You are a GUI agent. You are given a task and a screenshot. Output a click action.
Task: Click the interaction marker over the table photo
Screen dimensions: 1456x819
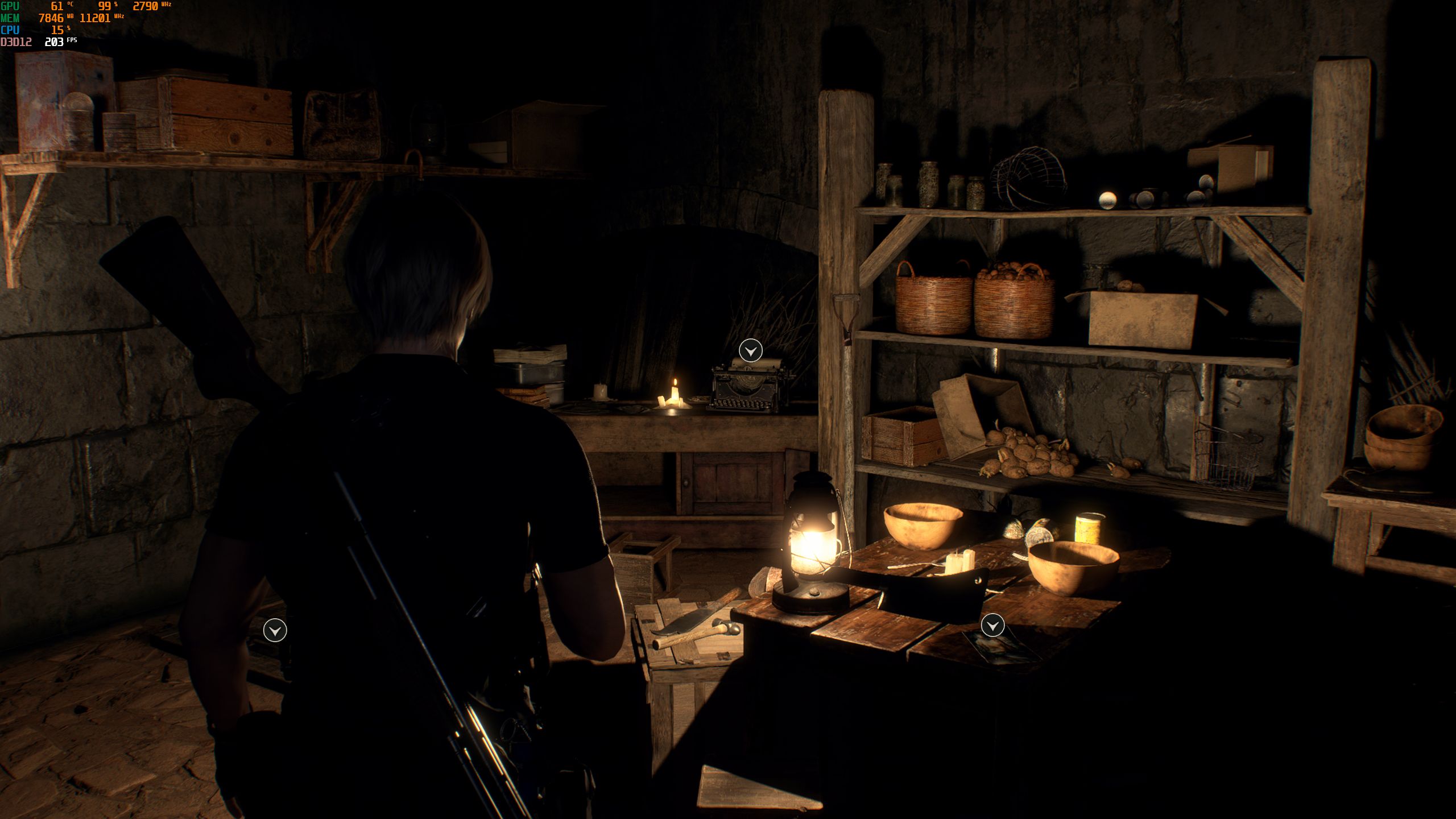point(992,626)
